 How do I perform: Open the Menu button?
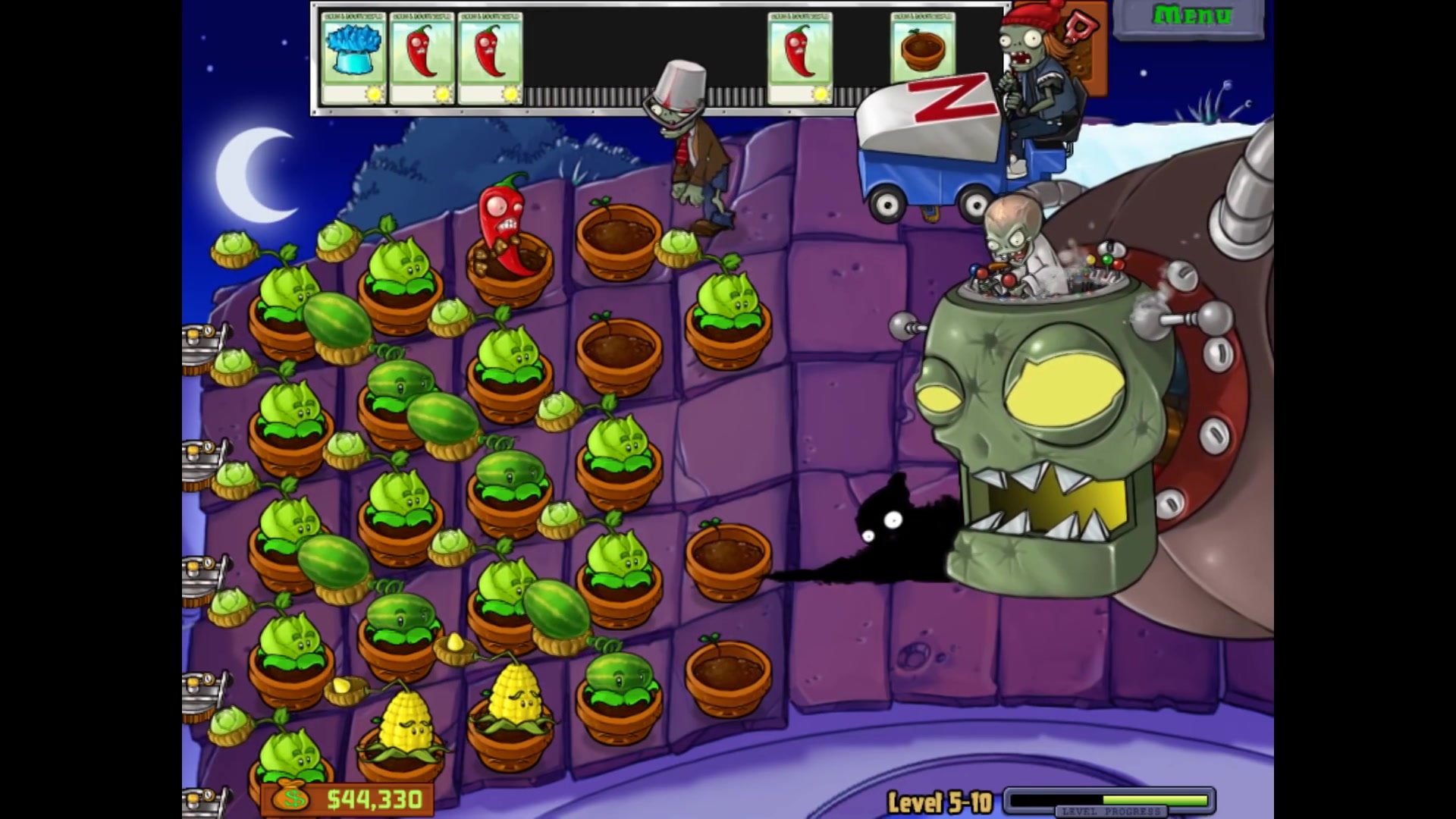(1191, 17)
